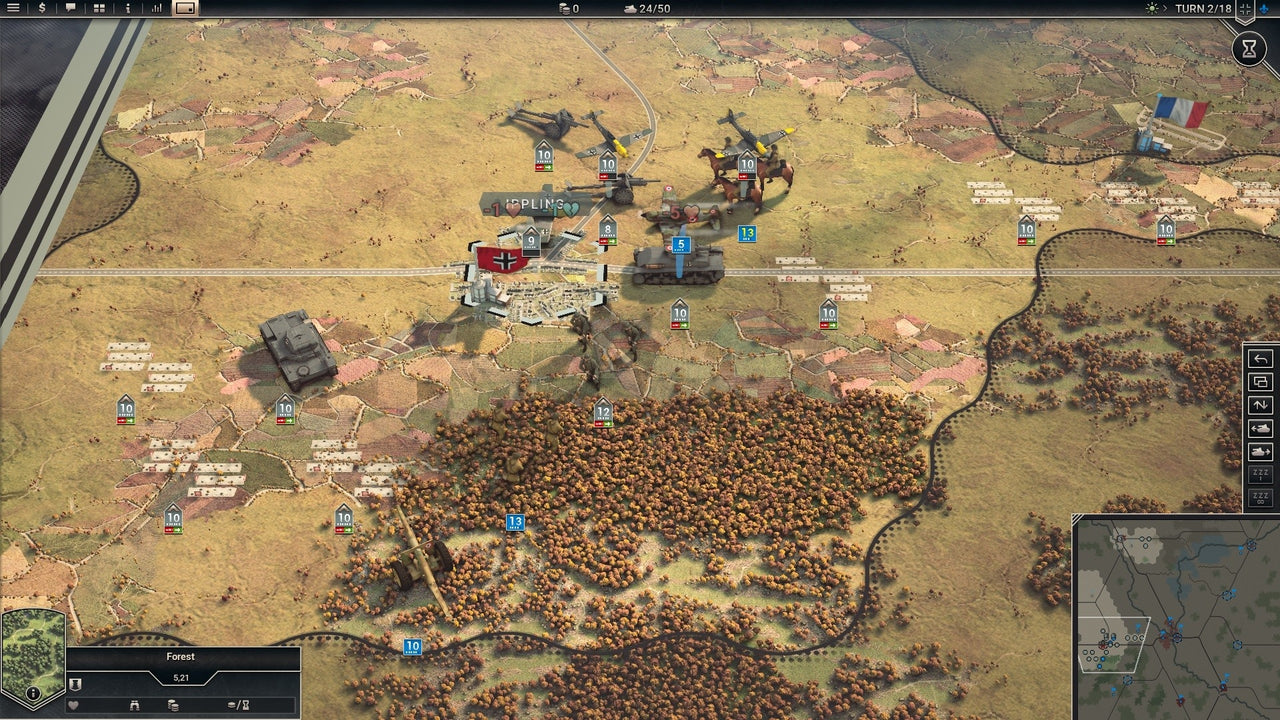Open the messages speech bubble icon
Viewport: 1280px width, 720px height.
pos(70,9)
